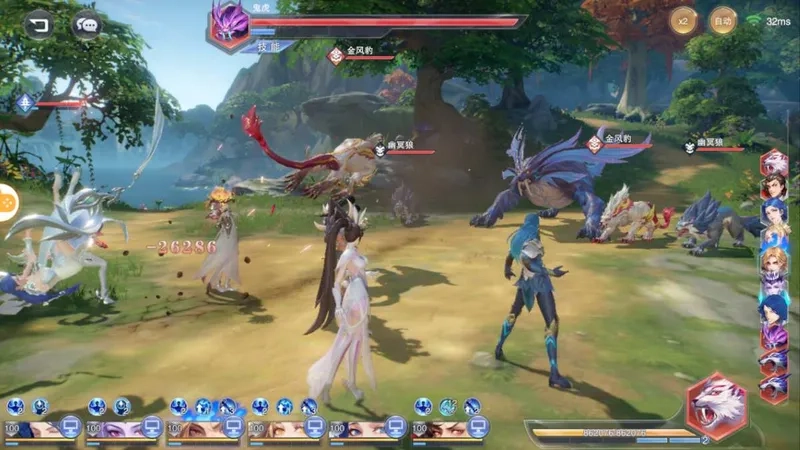Image resolution: width=800 pixels, height=450 pixels.
Task: Tap the back arrow button
Action: coord(39,24)
